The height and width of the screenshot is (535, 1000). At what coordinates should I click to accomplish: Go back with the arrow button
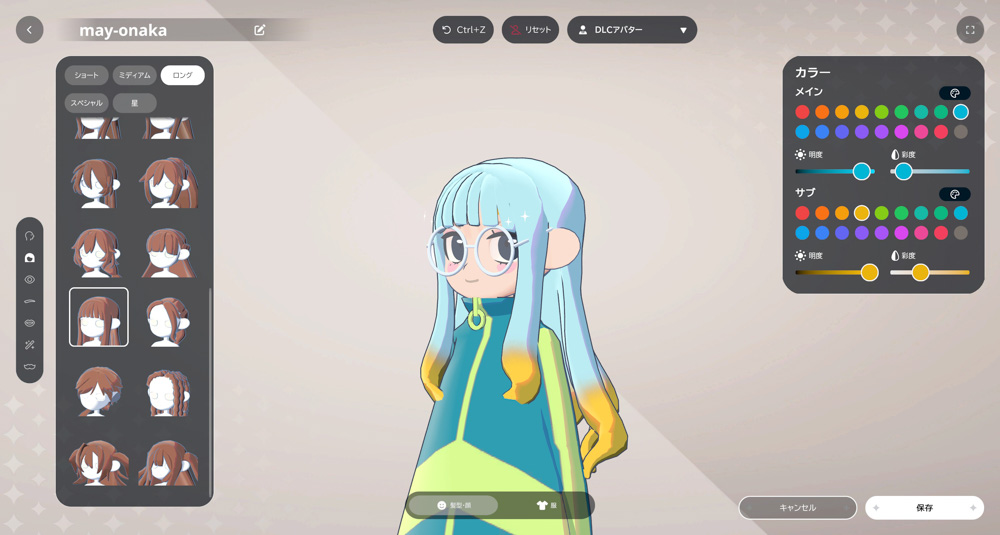pos(29,30)
